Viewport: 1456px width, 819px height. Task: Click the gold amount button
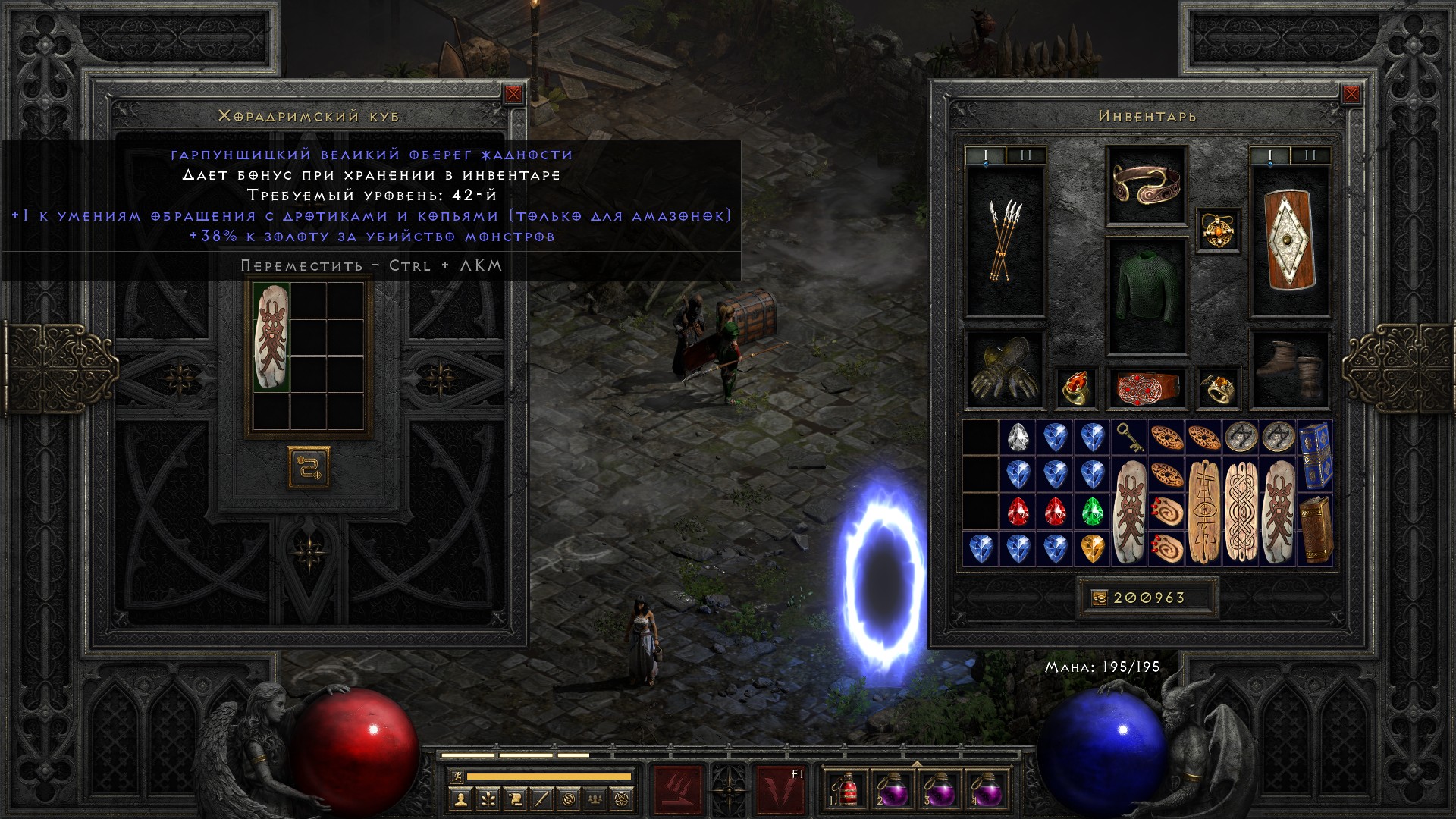click(x=1099, y=598)
